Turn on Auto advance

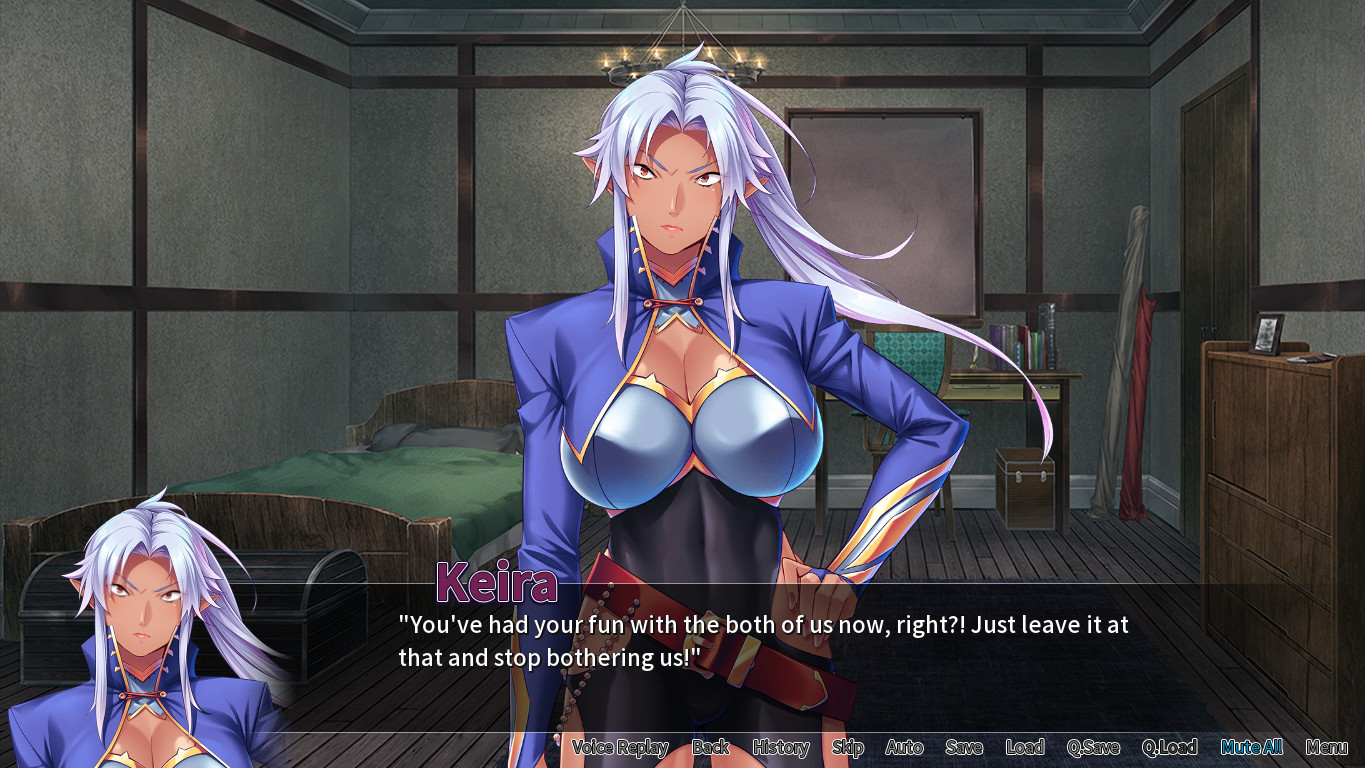click(x=904, y=747)
